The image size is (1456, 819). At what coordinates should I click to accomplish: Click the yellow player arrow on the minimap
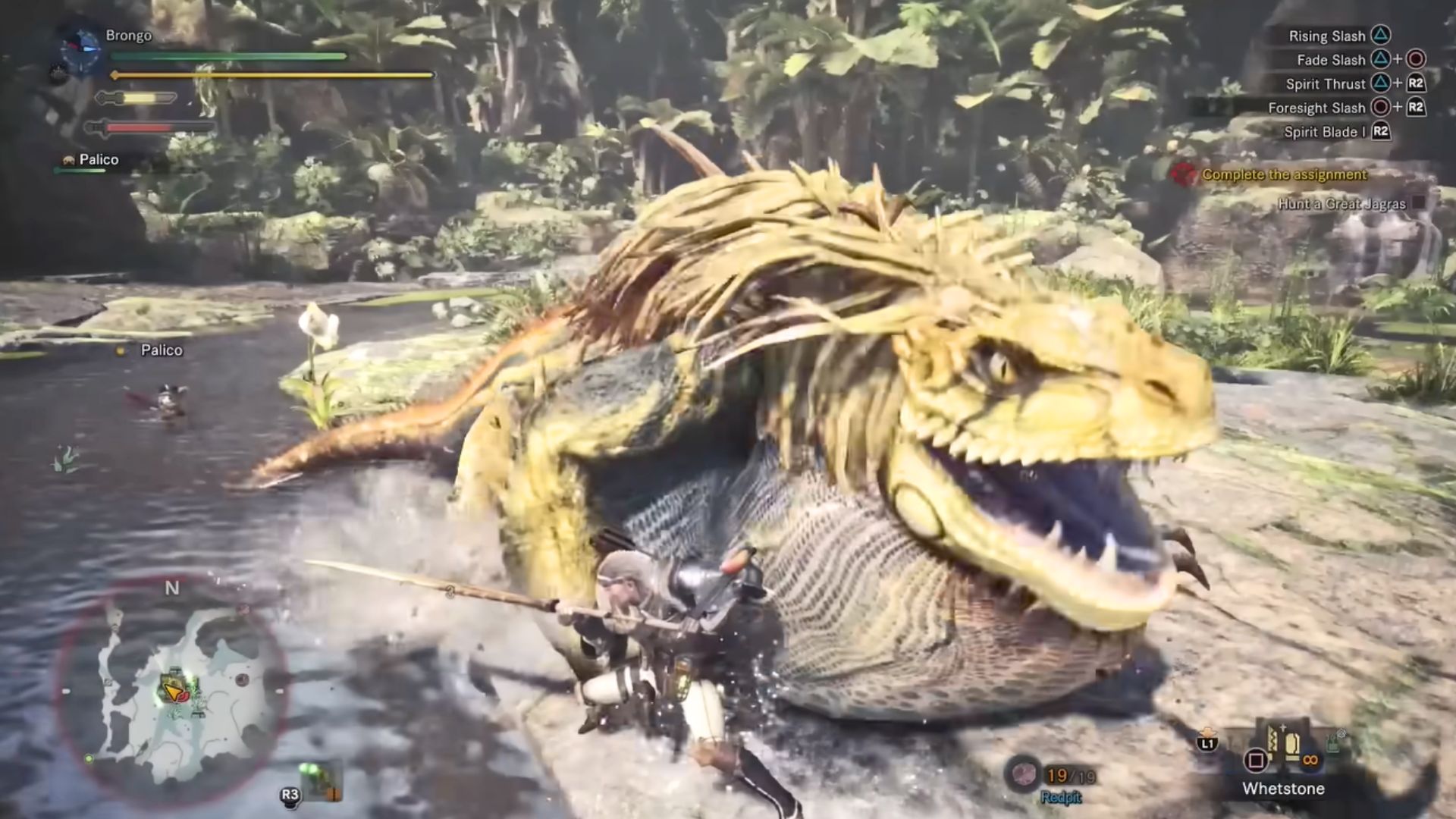pos(174,691)
